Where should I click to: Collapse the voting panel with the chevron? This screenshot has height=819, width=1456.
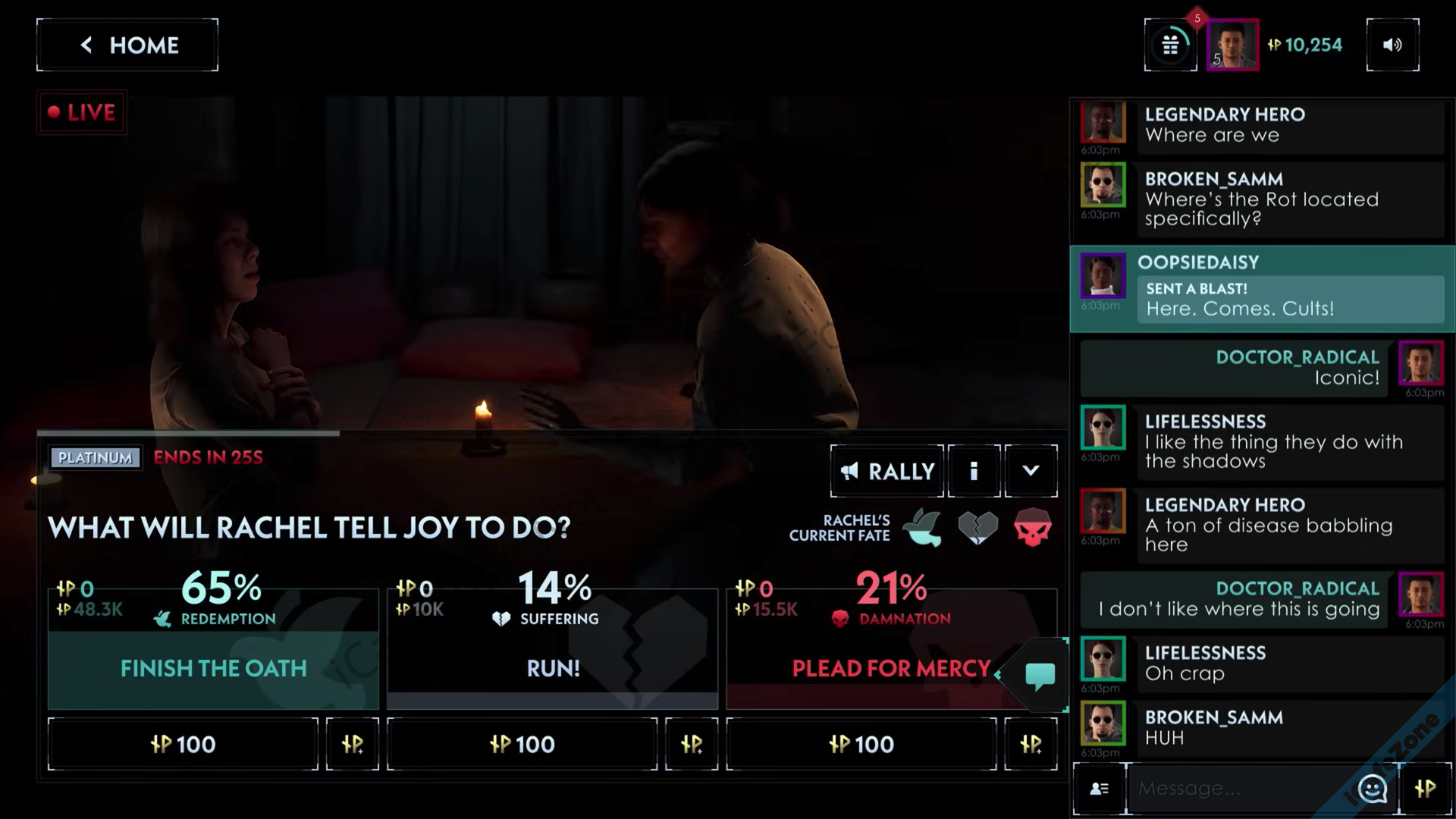click(x=1031, y=471)
